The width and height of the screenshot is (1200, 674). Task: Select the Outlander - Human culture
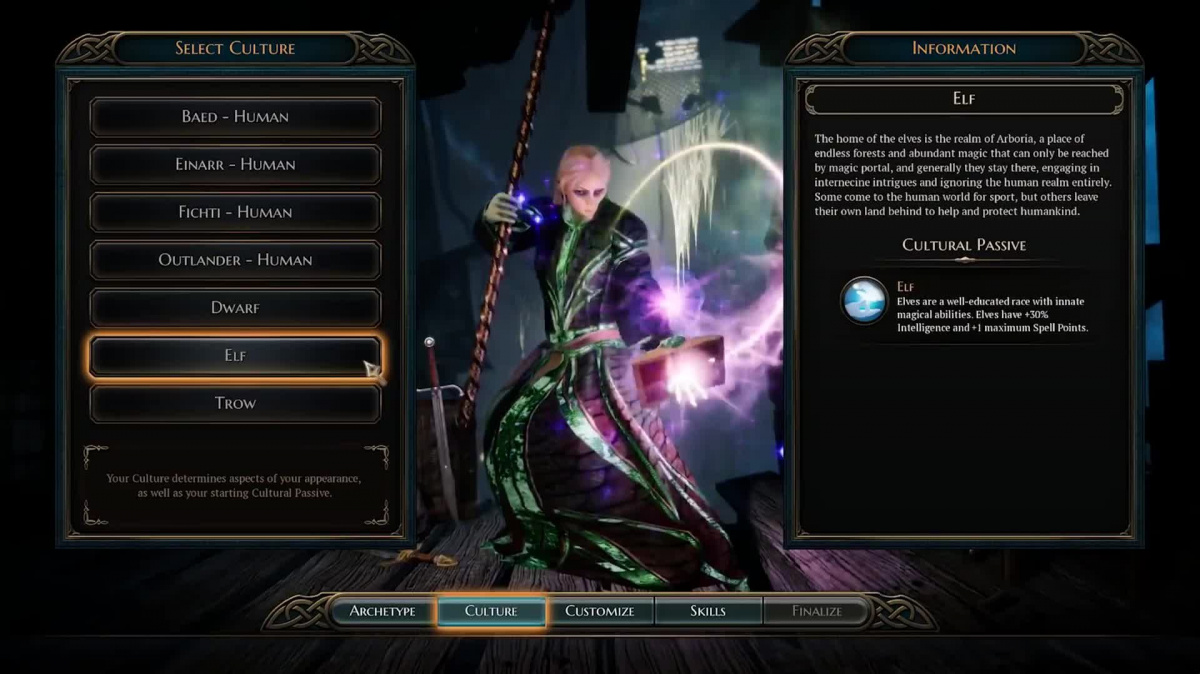[235, 260]
